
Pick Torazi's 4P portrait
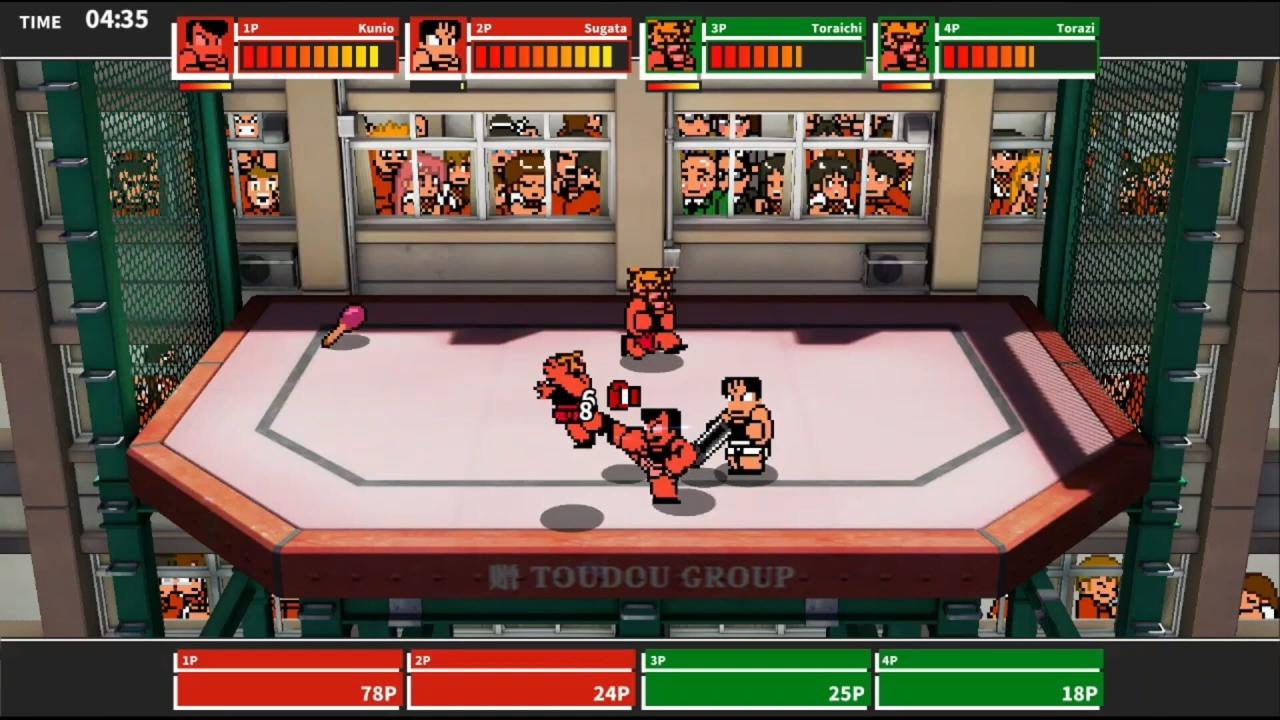903,47
